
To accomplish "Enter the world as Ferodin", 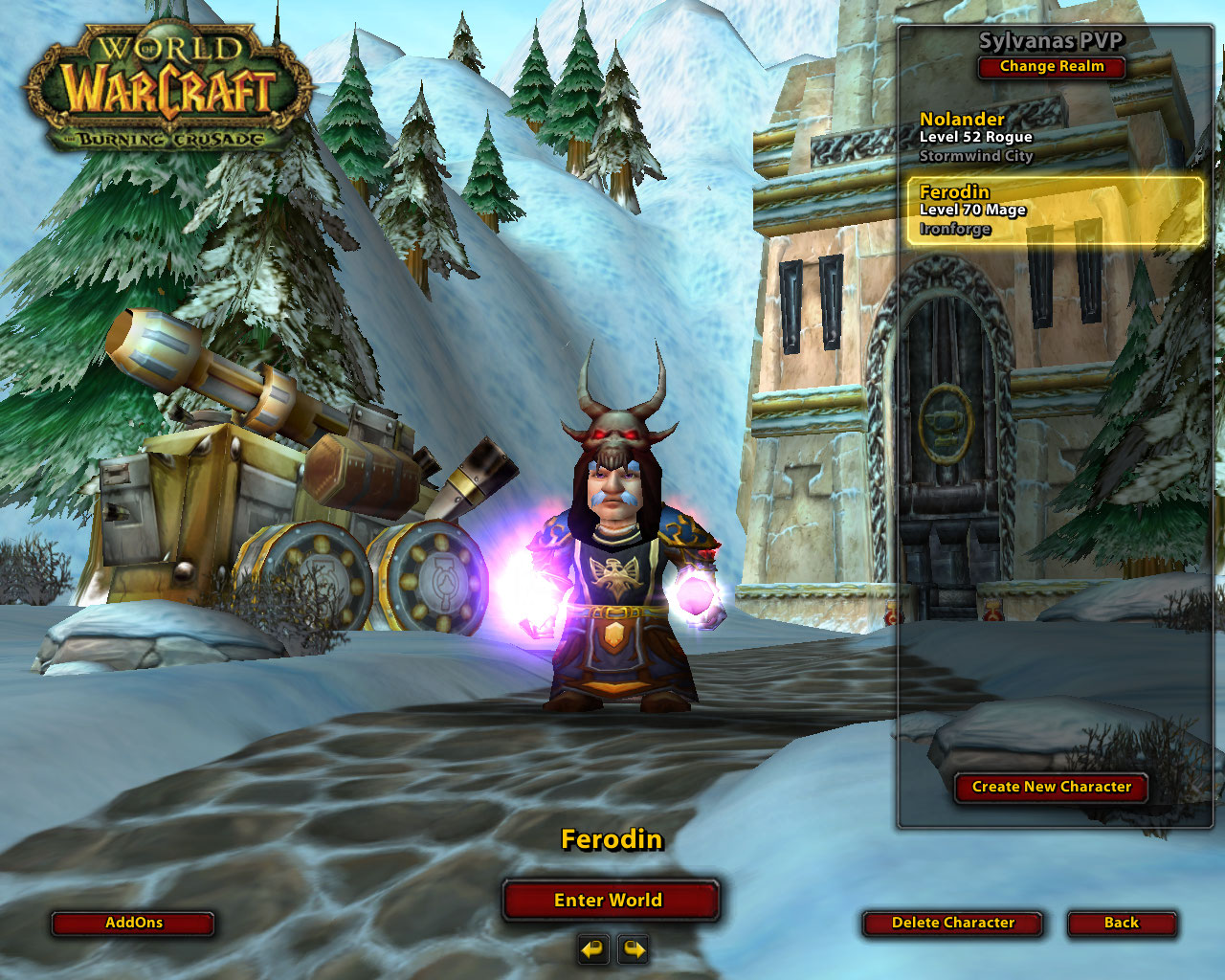I will coord(610,900).
